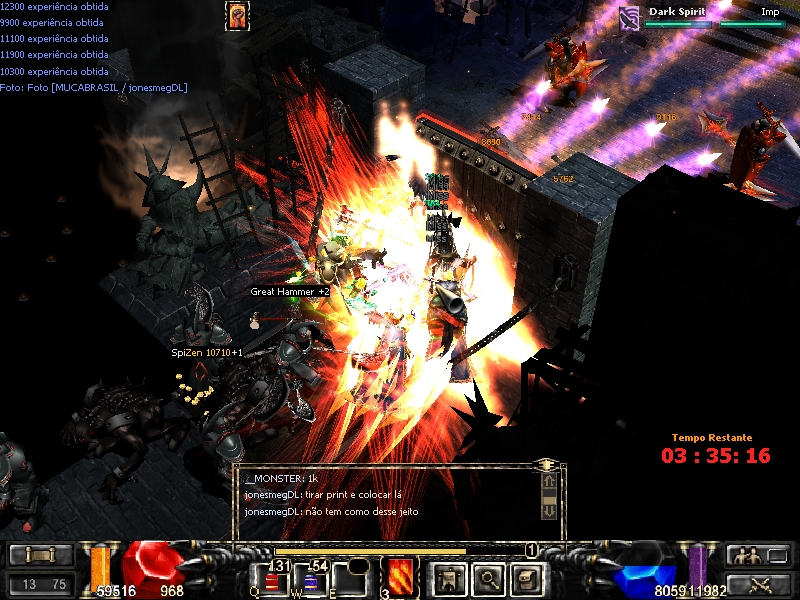The width and height of the screenshot is (800, 600).
Task: Click the magnifying glass button
Action: [487, 578]
